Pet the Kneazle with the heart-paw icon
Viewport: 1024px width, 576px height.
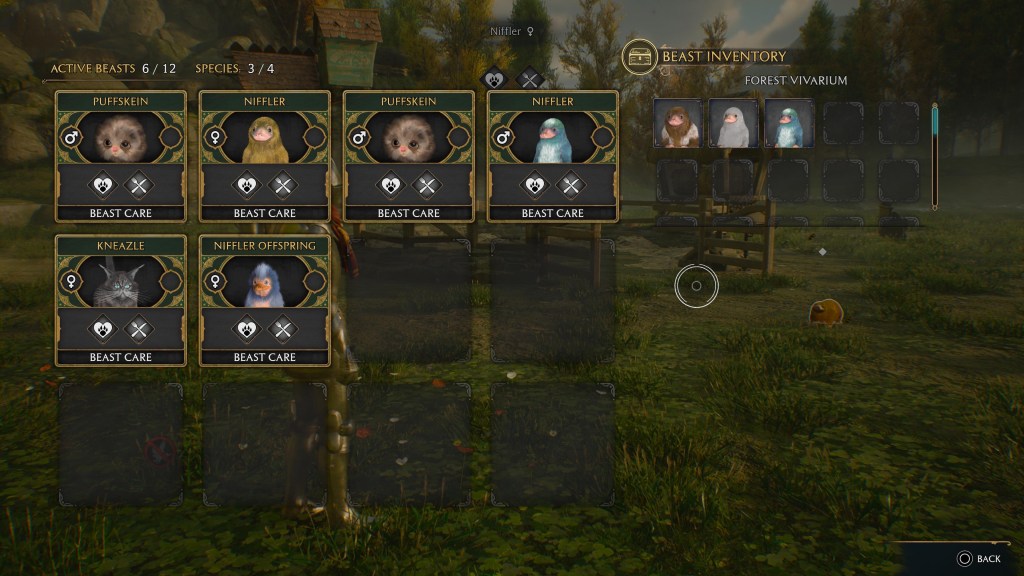tap(102, 329)
